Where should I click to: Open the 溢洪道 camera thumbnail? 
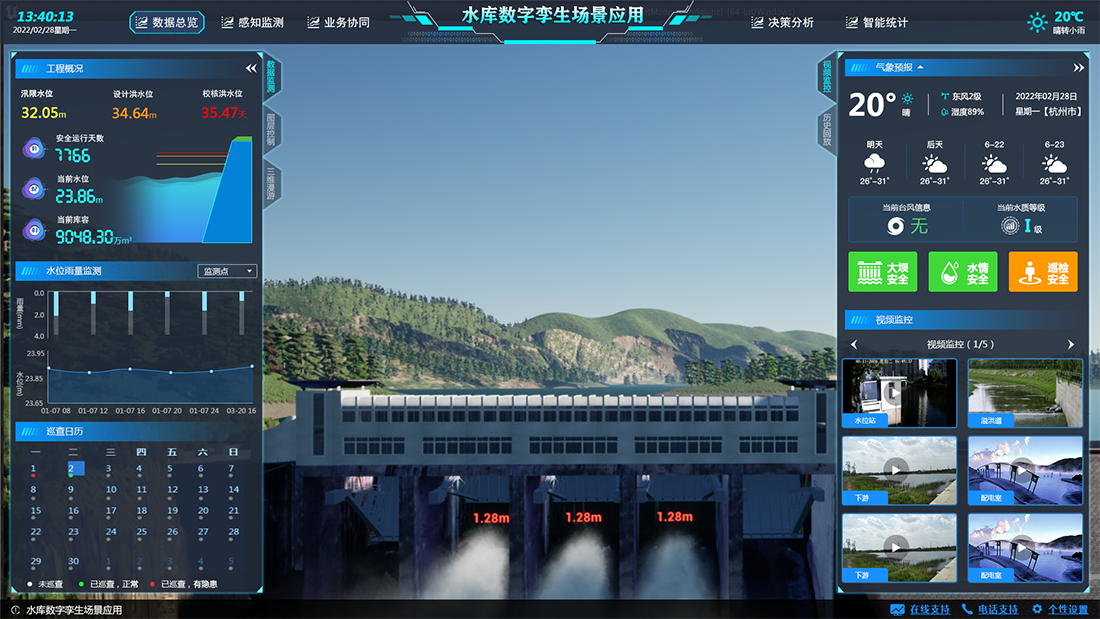(x=1025, y=393)
